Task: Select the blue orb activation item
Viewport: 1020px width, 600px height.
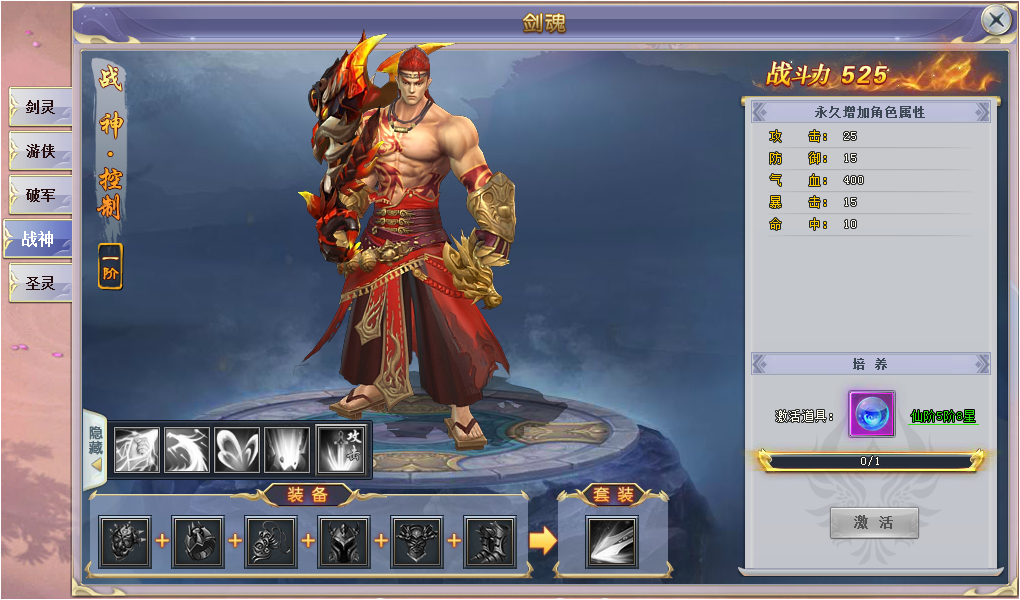Action: [871, 414]
